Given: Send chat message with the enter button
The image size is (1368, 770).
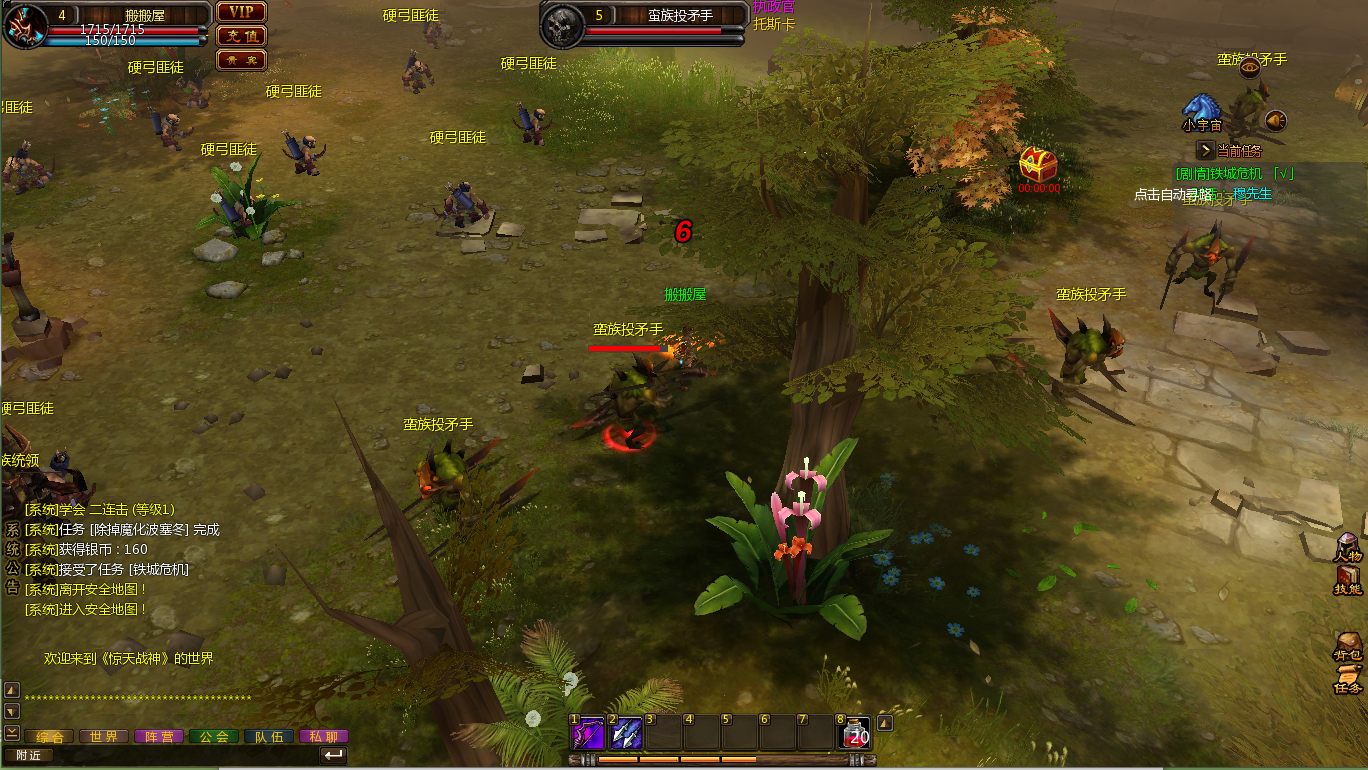Looking at the screenshot, I should click(334, 755).
